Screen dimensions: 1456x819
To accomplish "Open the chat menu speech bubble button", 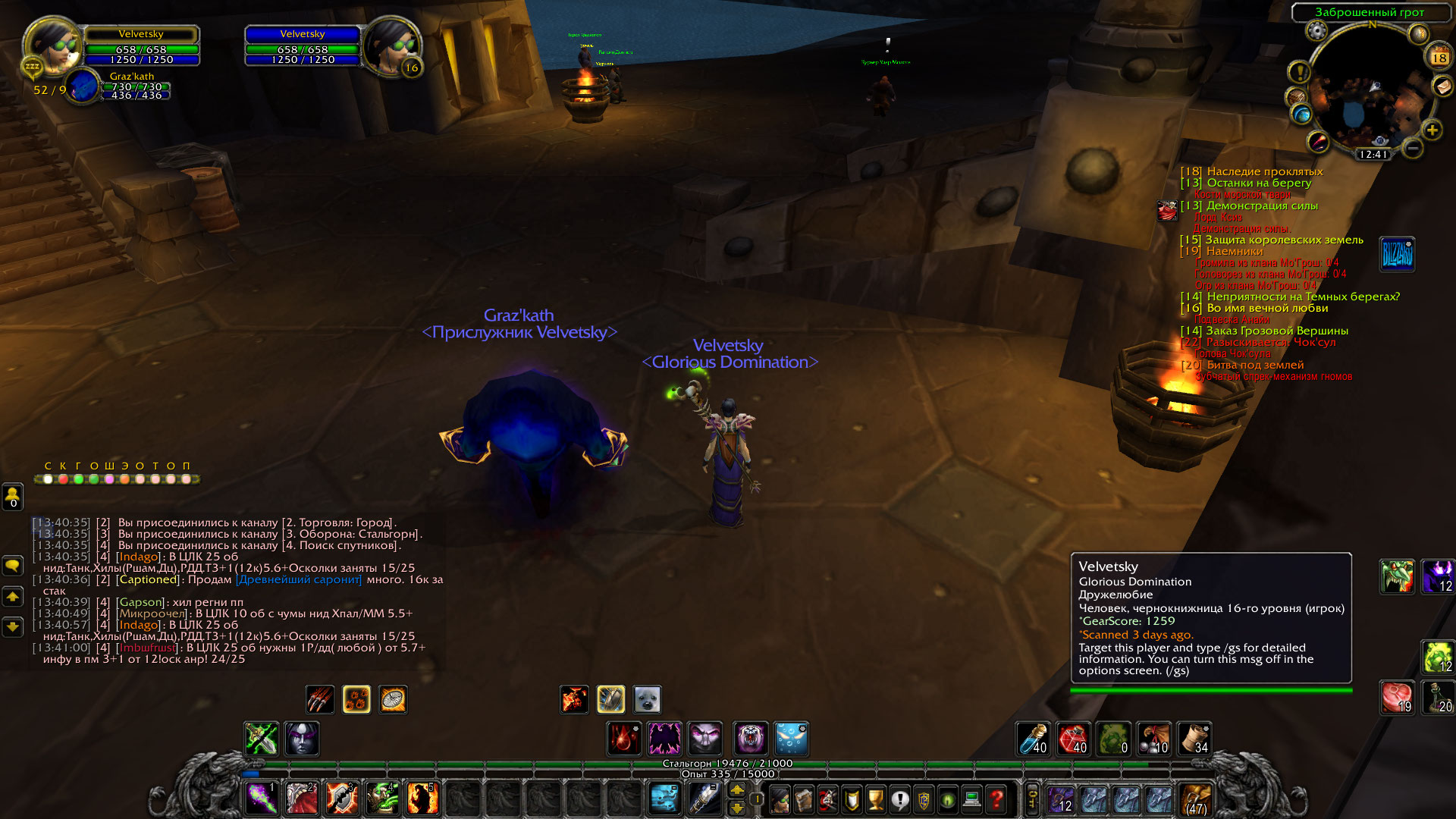I will click(13, 566).
